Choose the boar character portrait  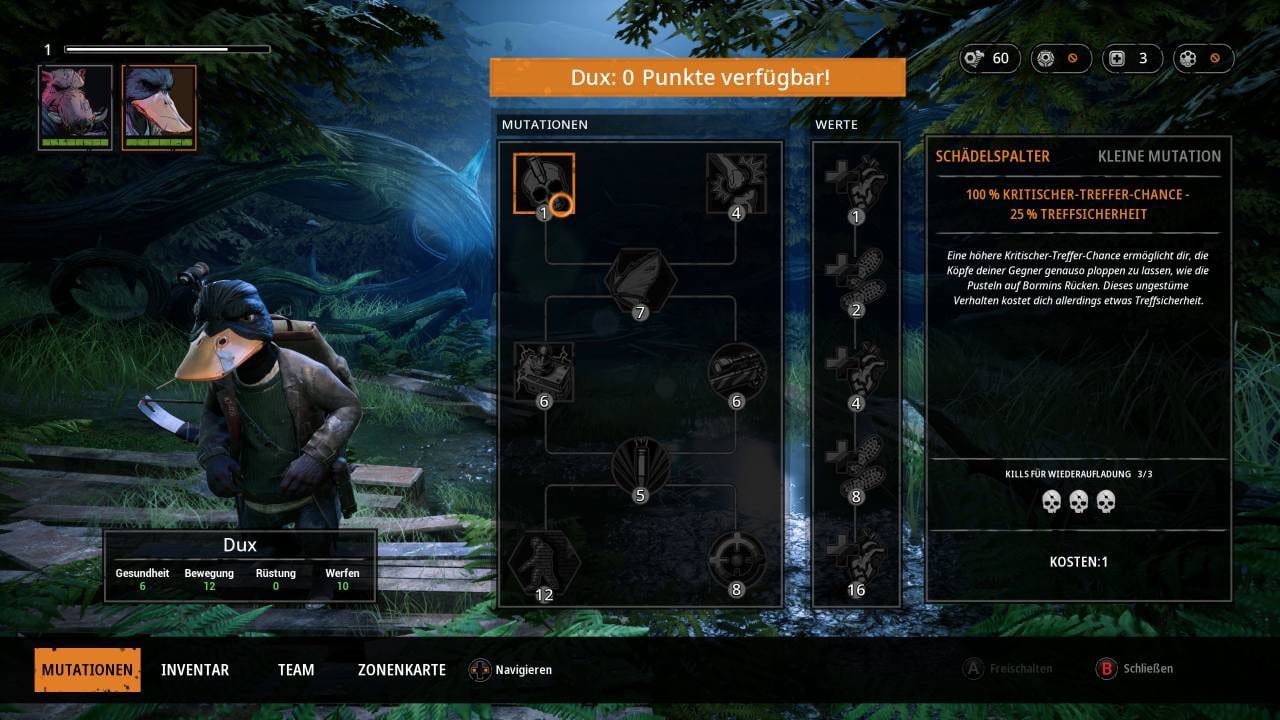pos(75,106)
